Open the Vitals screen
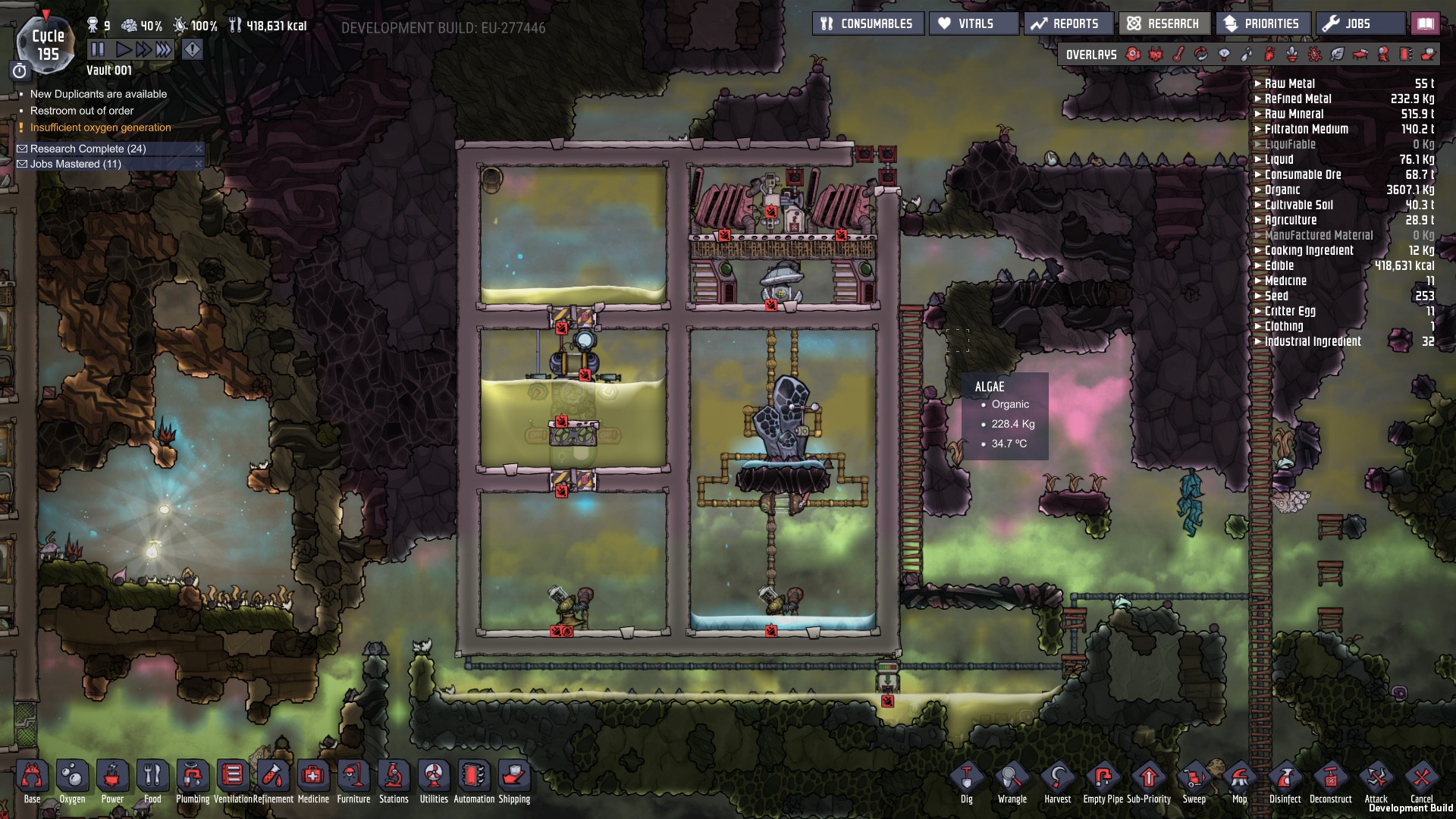Image resolution: width=1456 pixels, height=819 pixels. tap(974, 24)
